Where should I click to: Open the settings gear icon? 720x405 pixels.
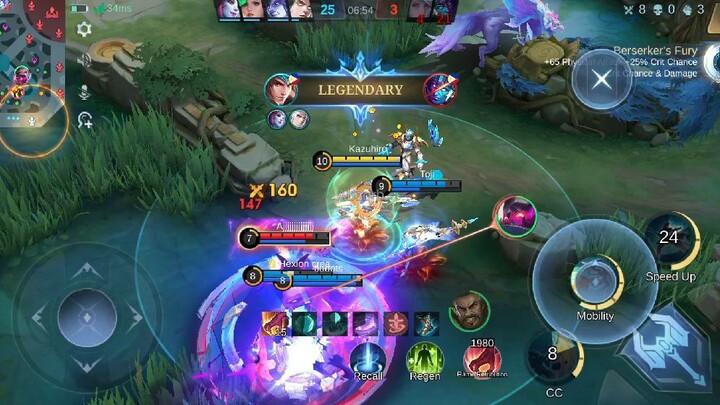coord(85,30)
